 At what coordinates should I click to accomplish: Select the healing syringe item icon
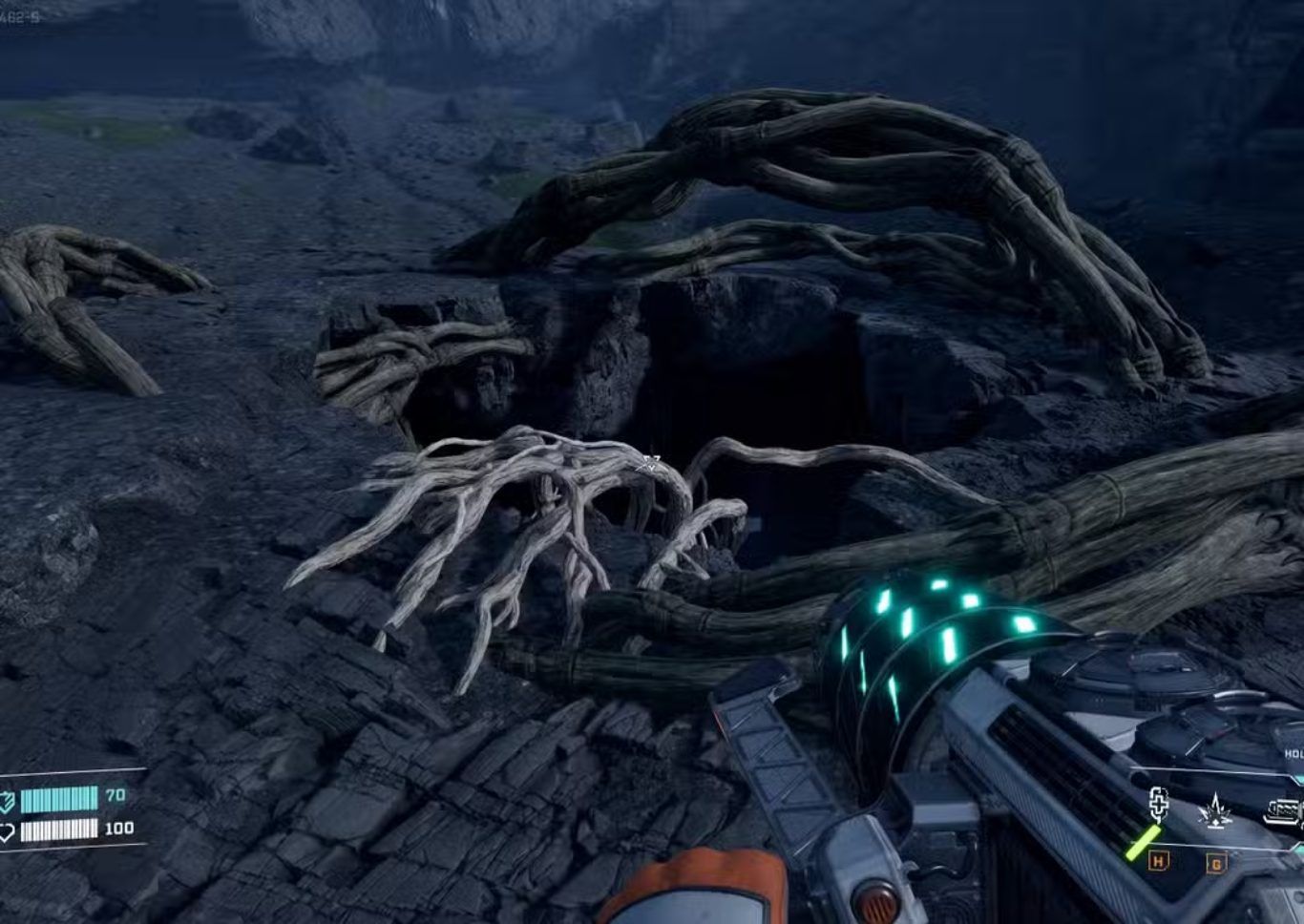point(1158,807)
